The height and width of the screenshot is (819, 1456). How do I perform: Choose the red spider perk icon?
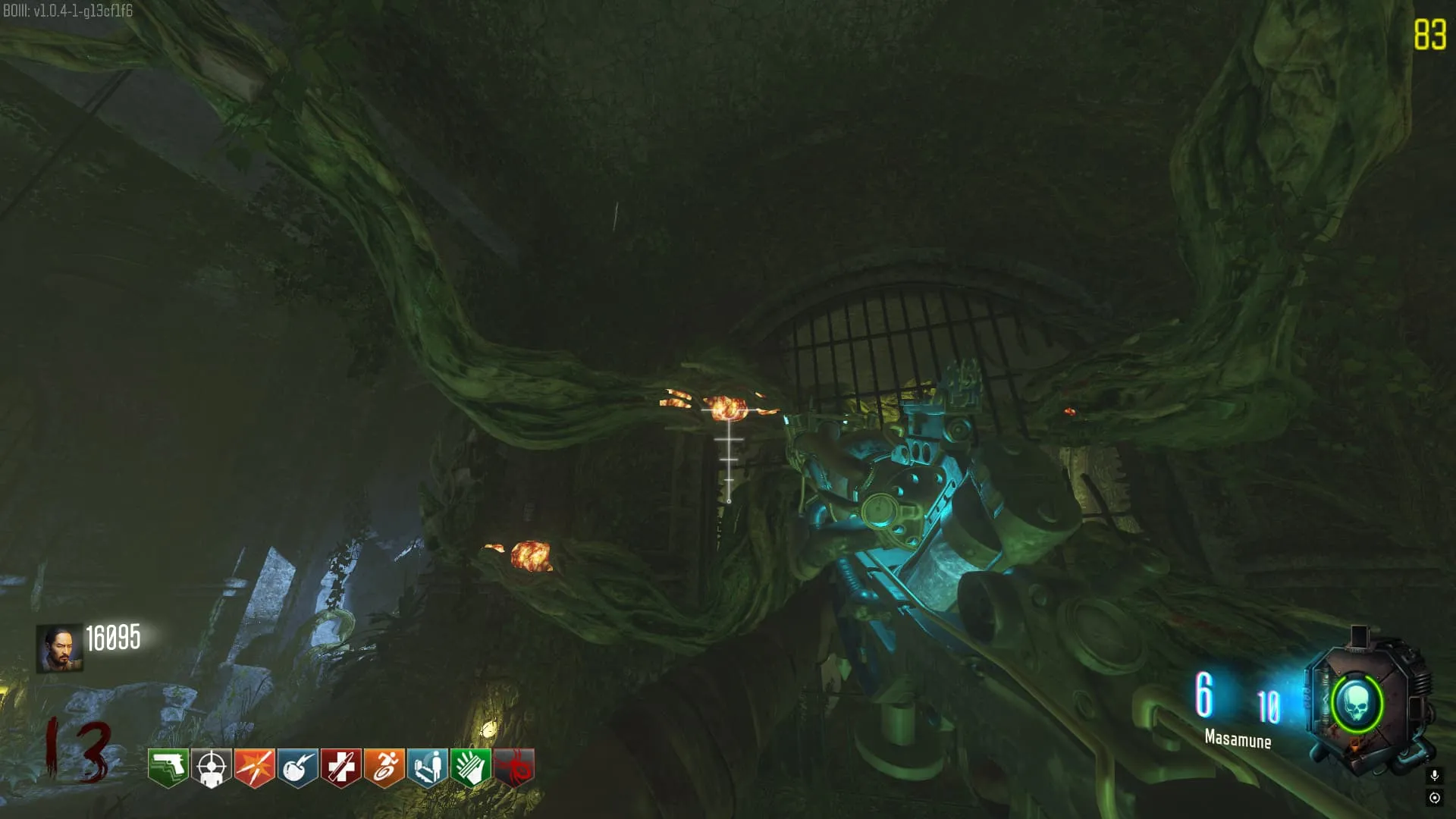pyautogui.click(x=514, y=767)
